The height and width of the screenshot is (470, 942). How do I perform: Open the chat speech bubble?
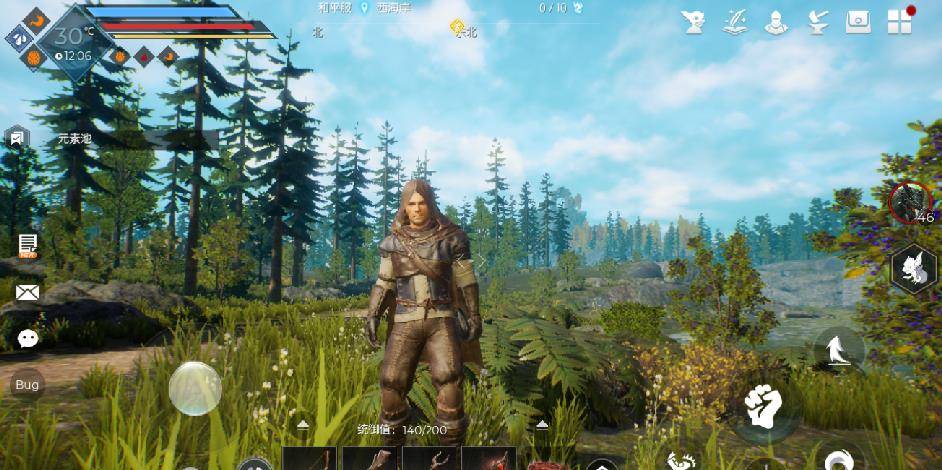pyautogui.click(x=28, y=339)
